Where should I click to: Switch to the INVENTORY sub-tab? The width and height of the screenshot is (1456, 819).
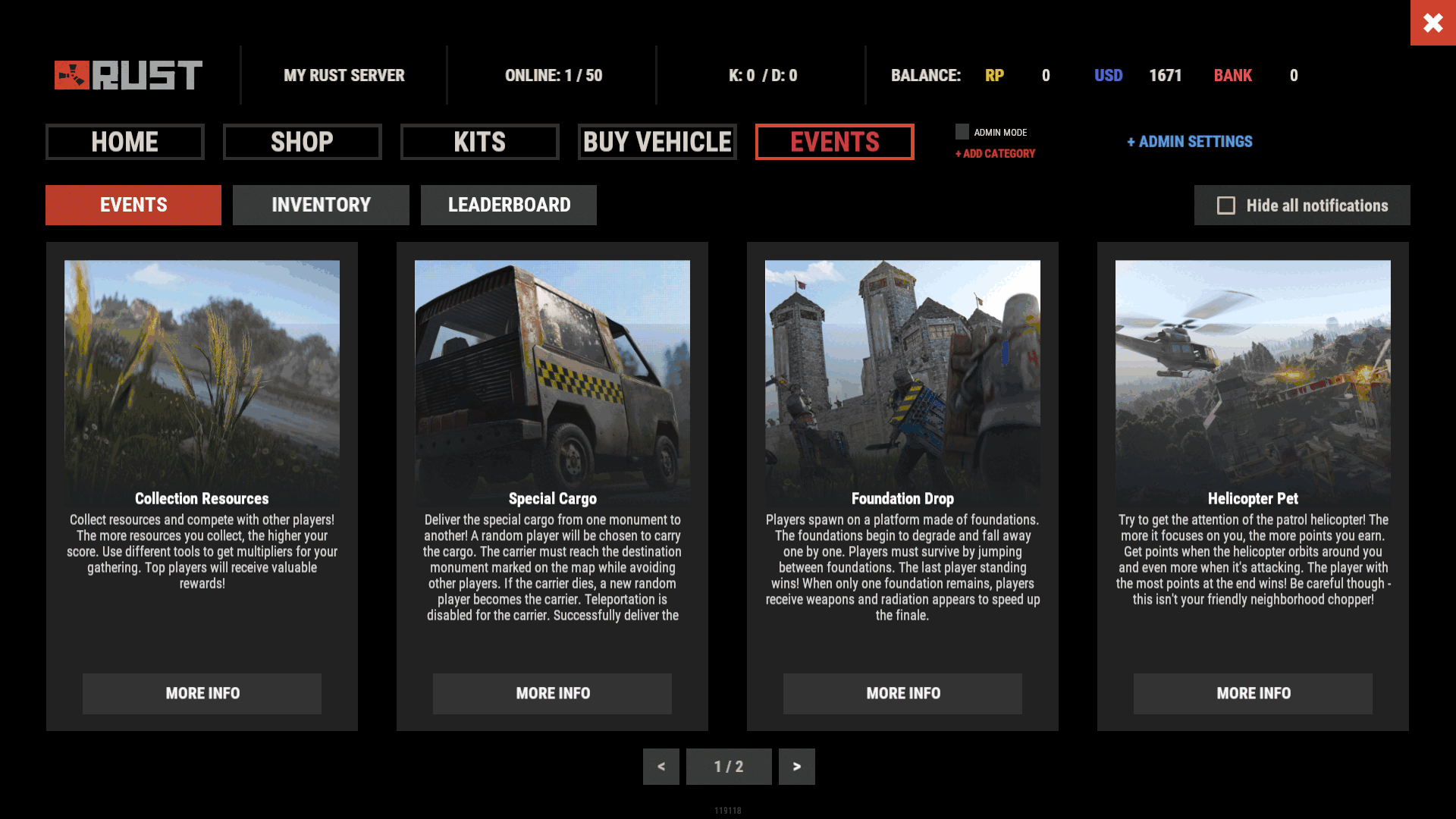321,205
